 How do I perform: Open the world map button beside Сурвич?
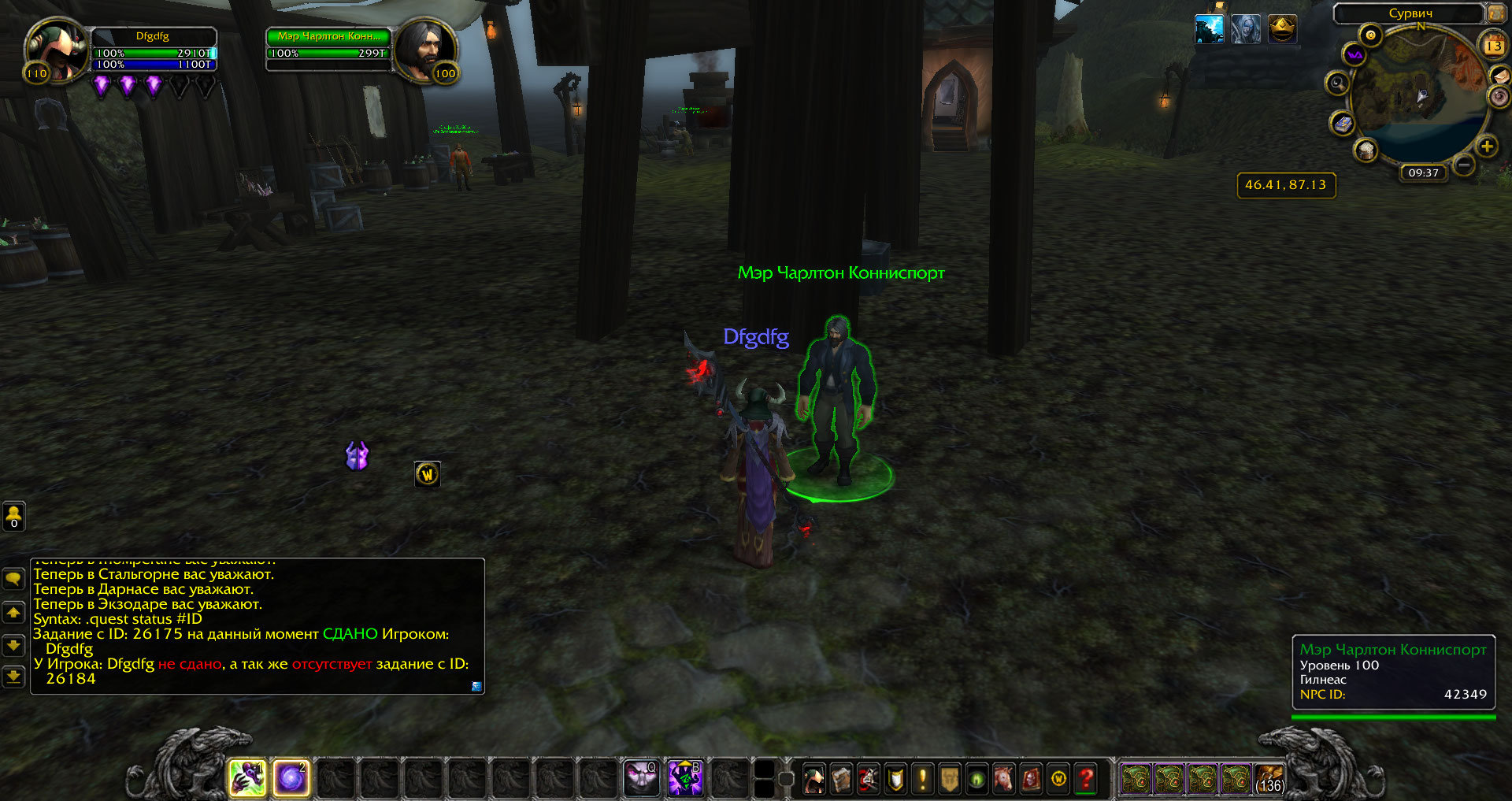(x=1495, y=13)
